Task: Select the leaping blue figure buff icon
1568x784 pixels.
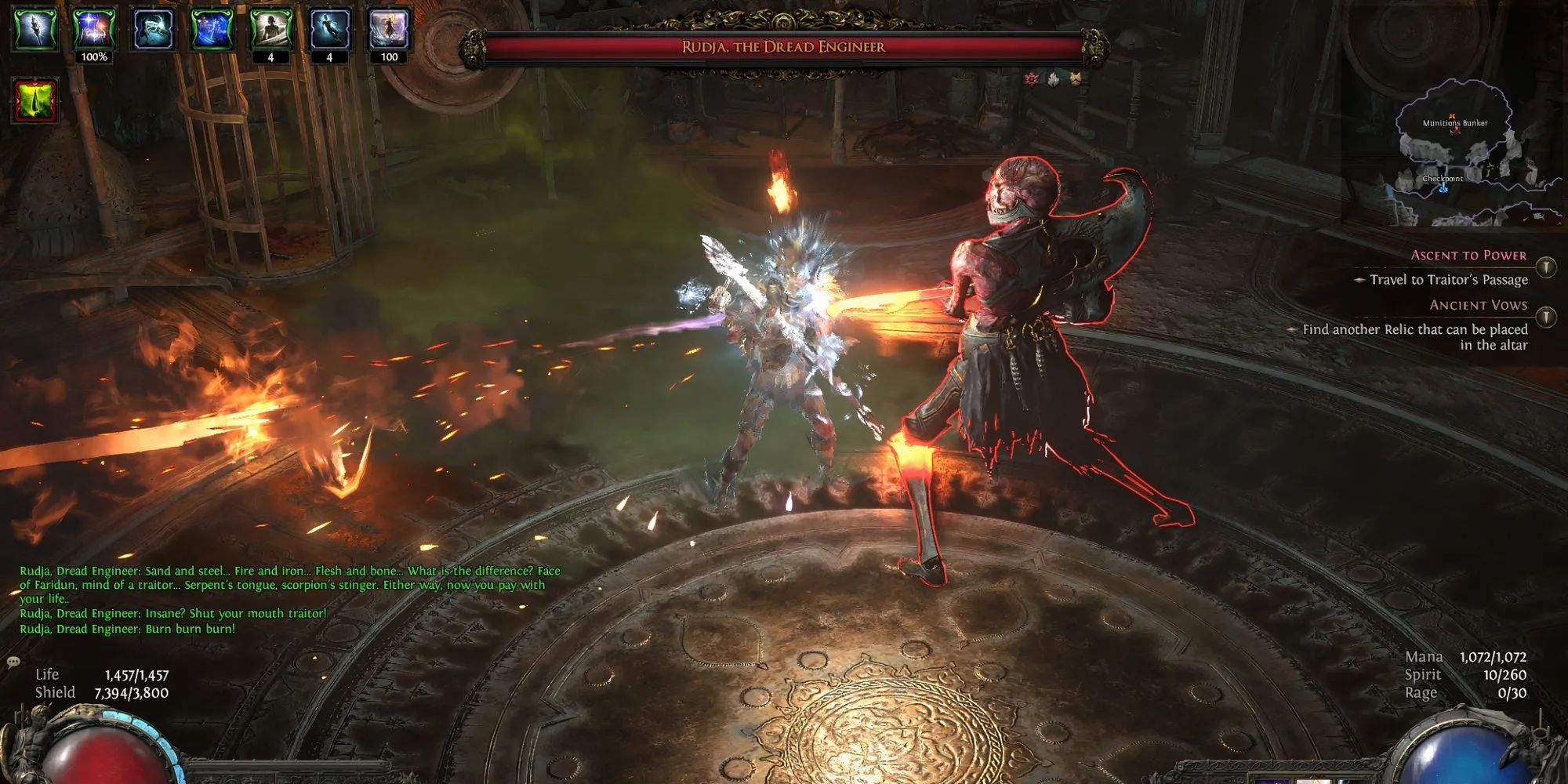Action: coord(329,29)
